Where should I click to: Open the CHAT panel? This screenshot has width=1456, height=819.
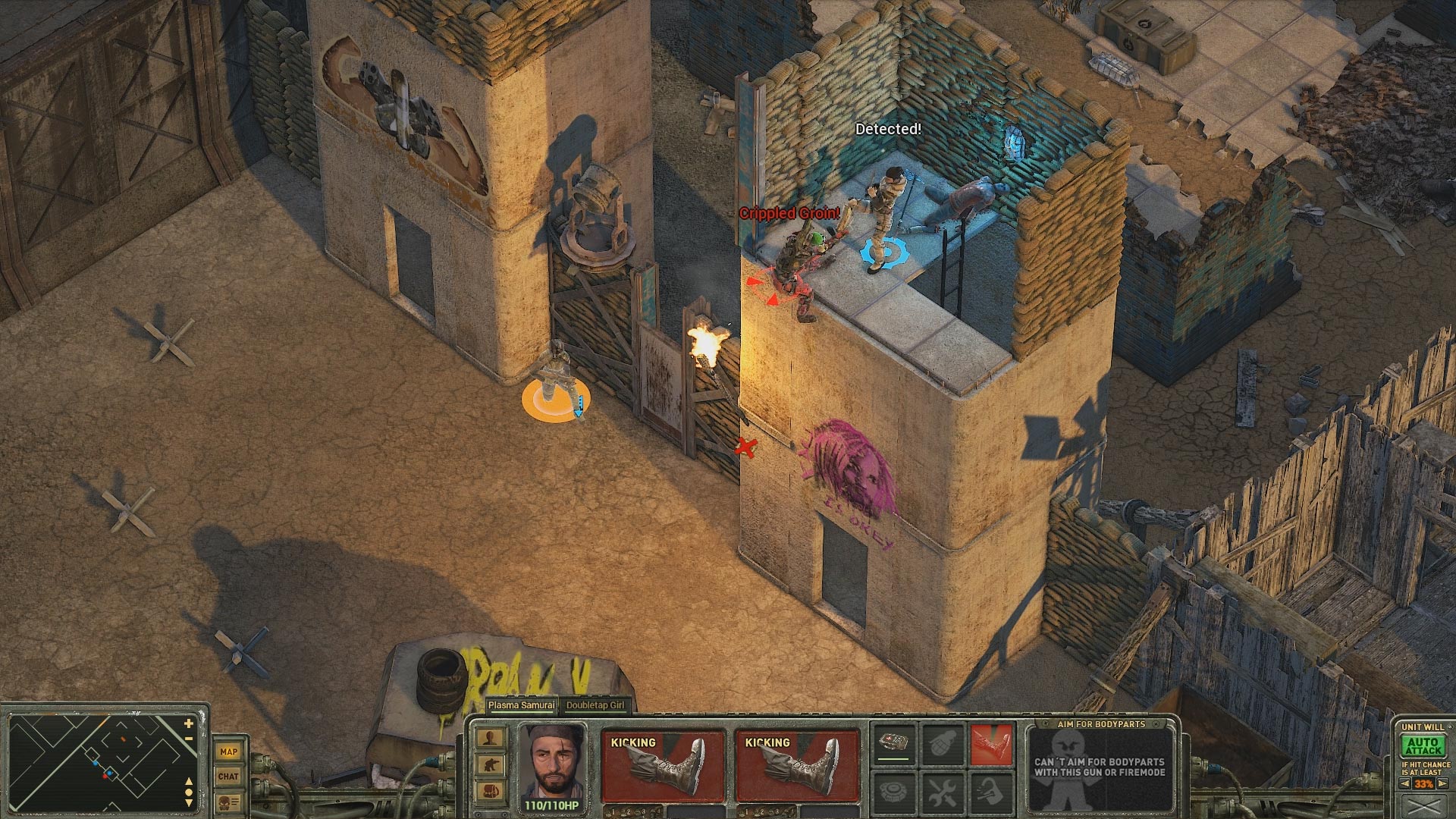coord(228,776)
